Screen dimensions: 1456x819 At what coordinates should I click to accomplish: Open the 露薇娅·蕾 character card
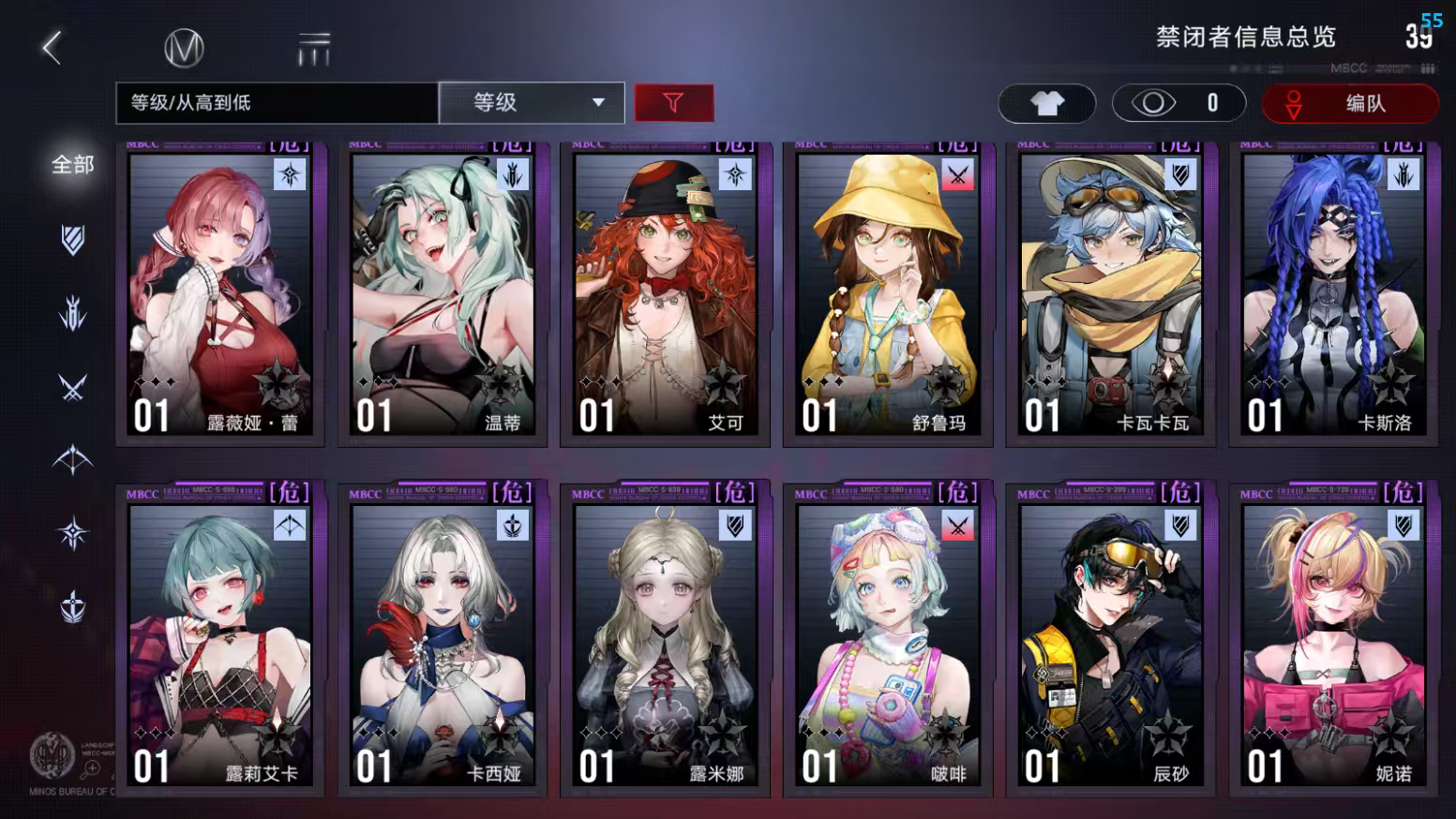(x=219, y=290)
